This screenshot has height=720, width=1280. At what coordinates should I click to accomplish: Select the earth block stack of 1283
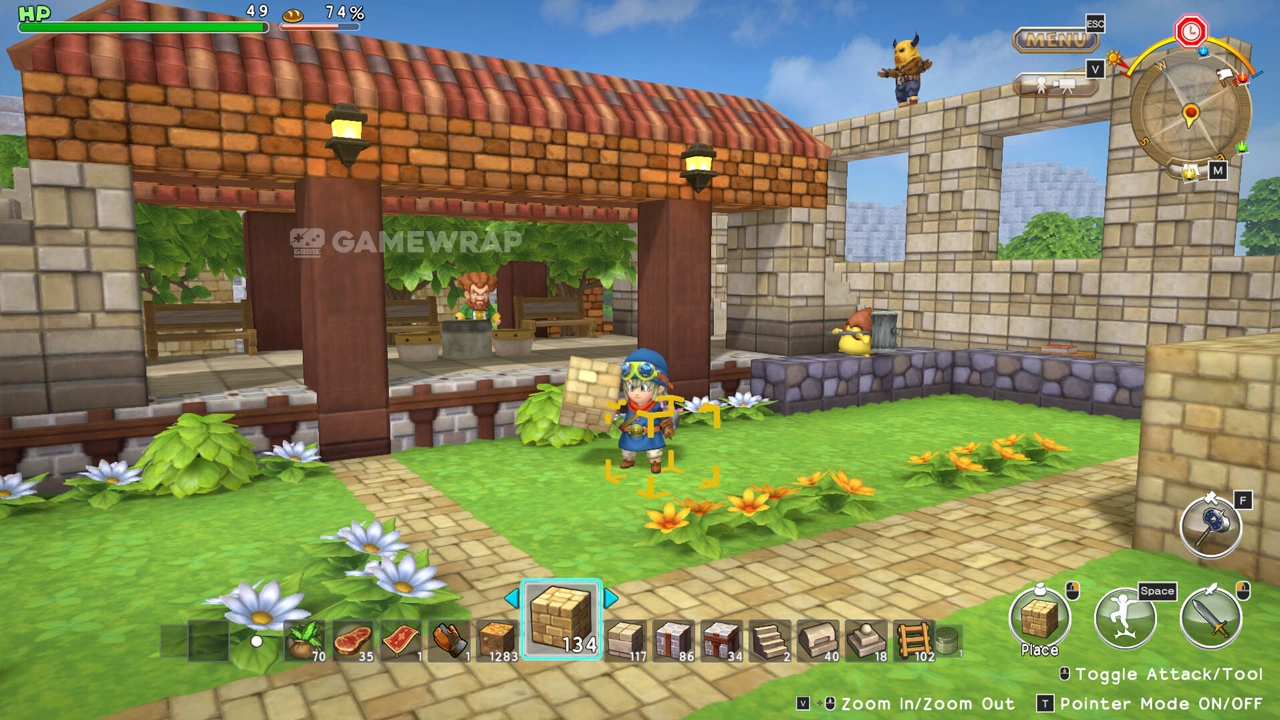497,640
